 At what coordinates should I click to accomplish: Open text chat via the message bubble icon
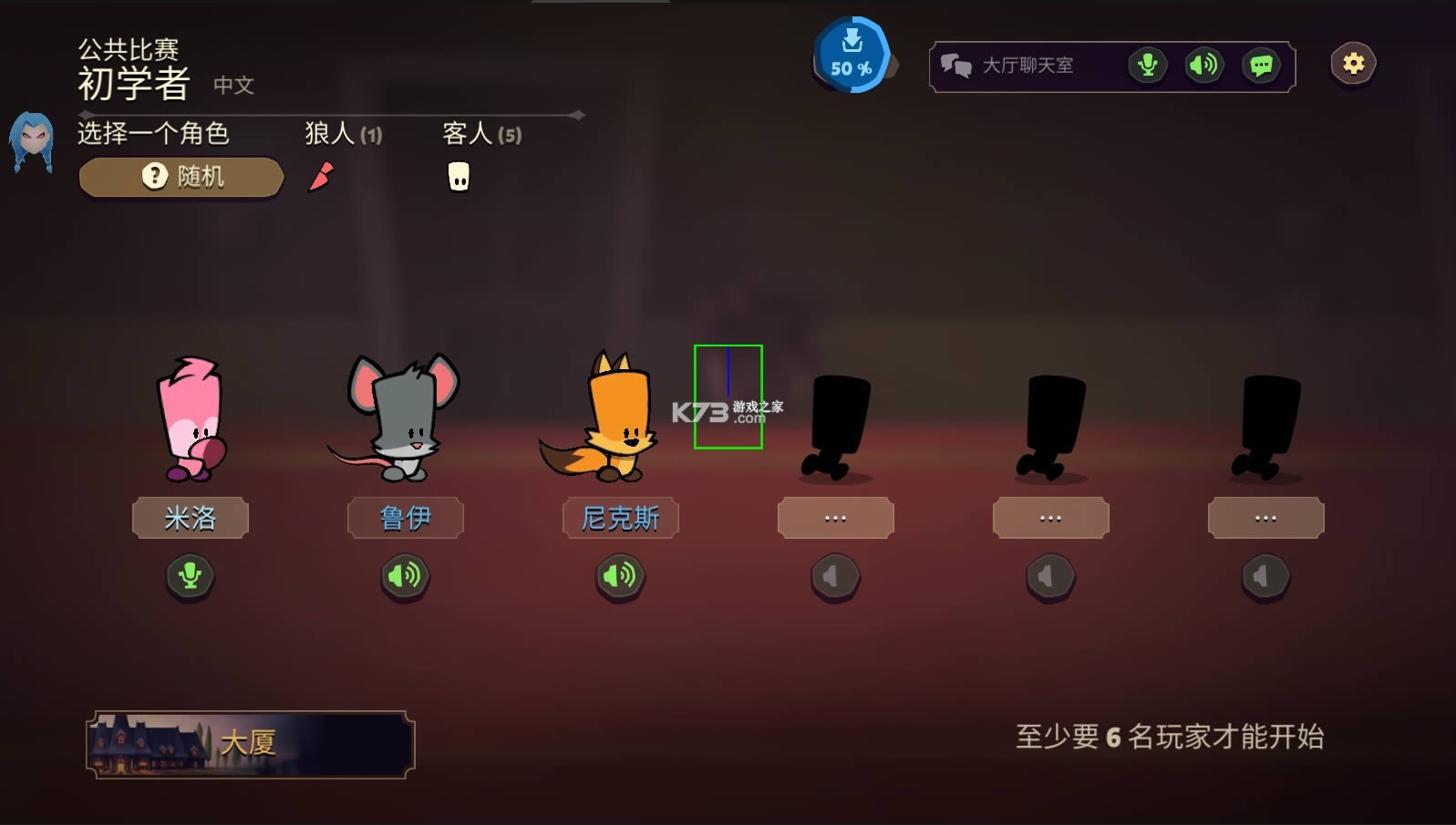coord(1262,65)
